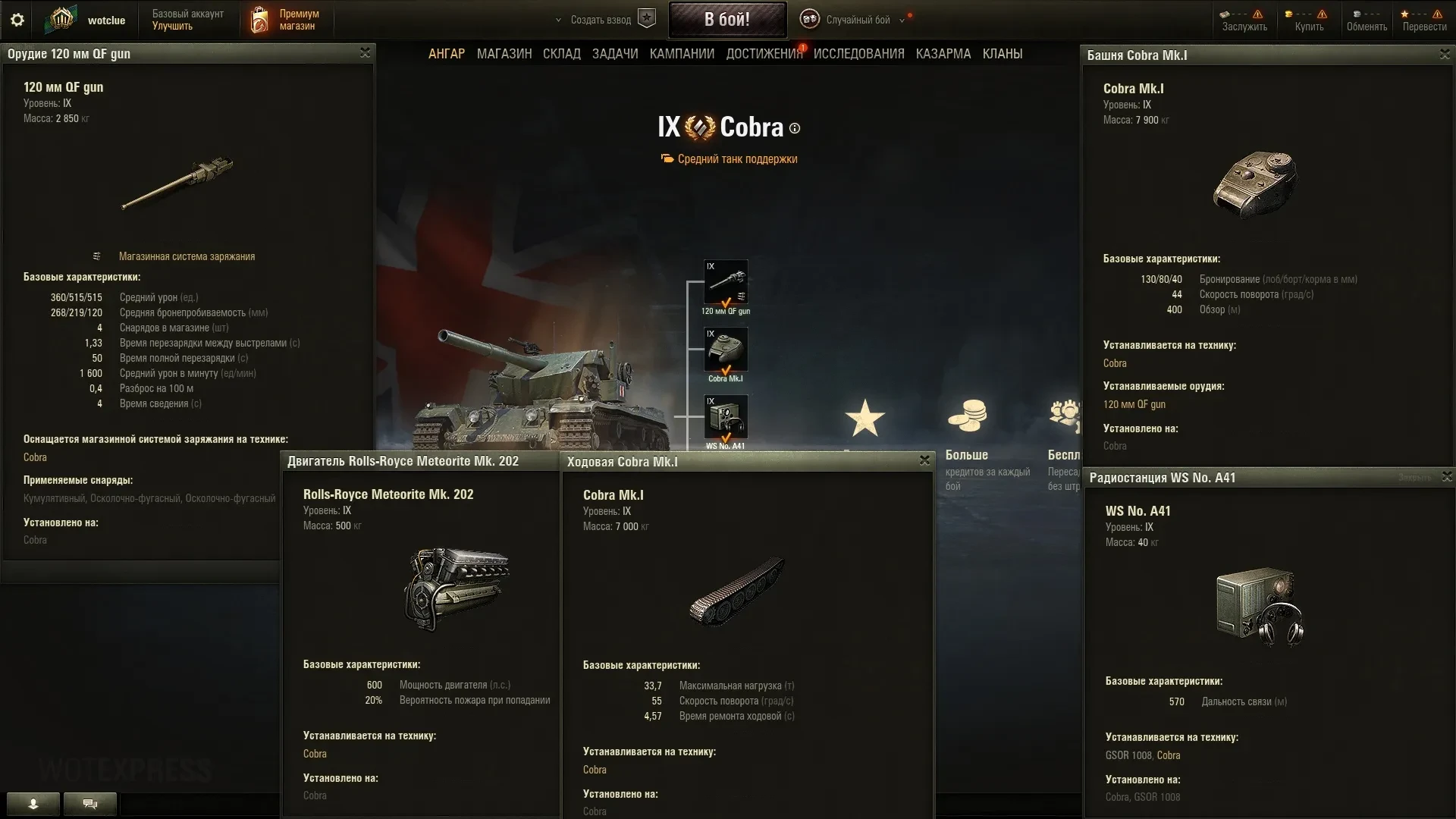The height and width of the screenshot is (819, 1456).
Task: Select the 120 мм QF gun module icon
Action: tap(726, 282)
